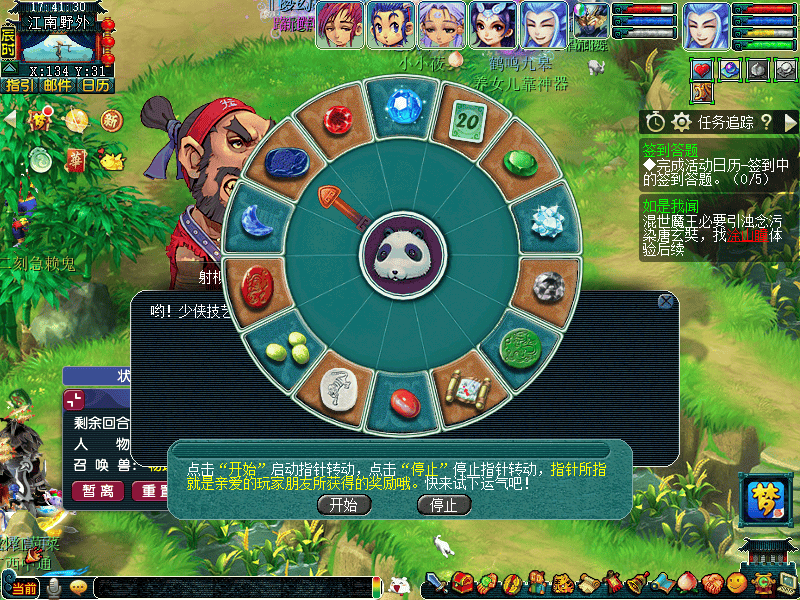800x600 pixels.
Task: Open the blue 梦 icon button
Action: tap(765, 497)
